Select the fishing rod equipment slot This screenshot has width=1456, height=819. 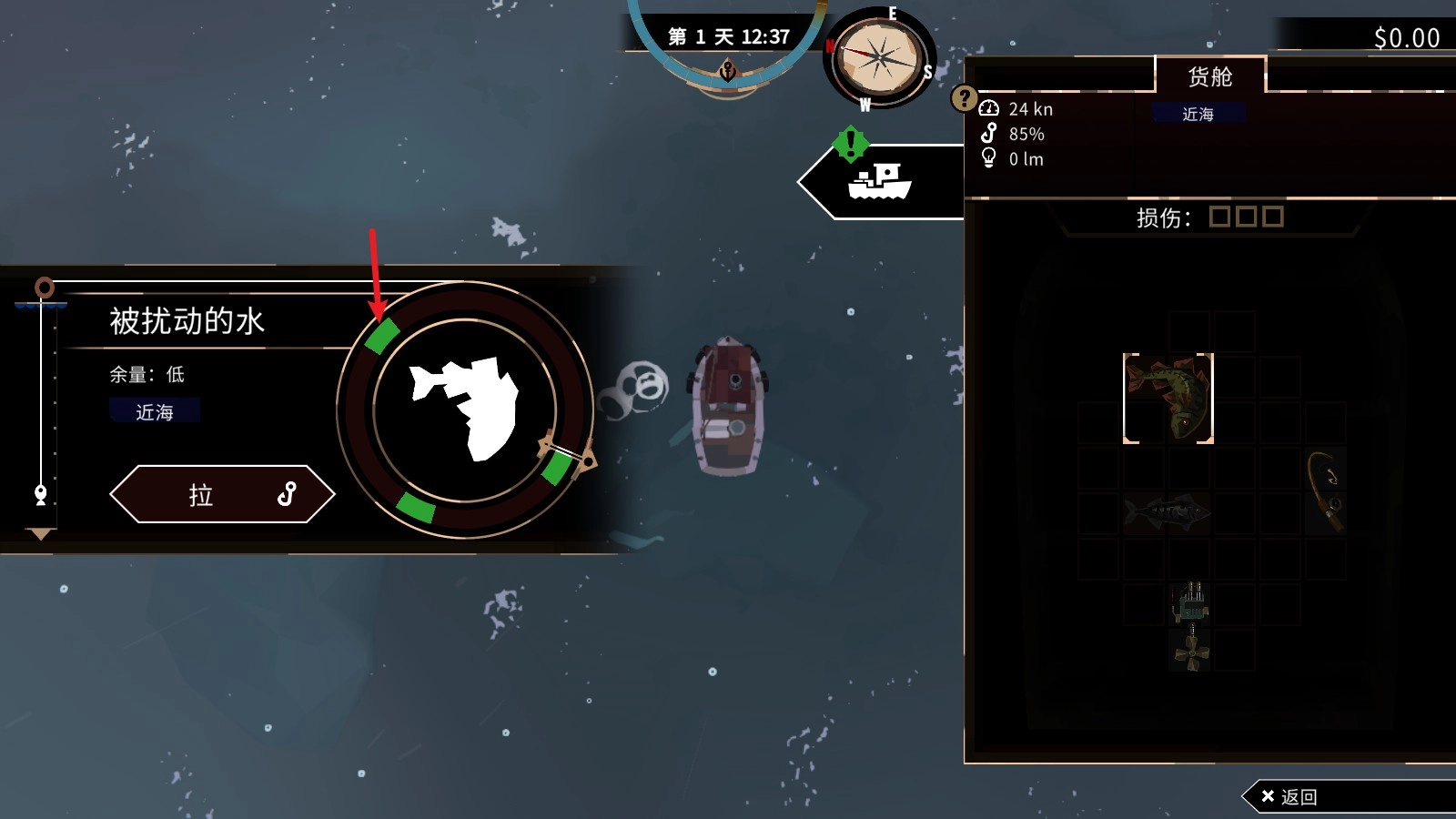[x=1326, y=490]
